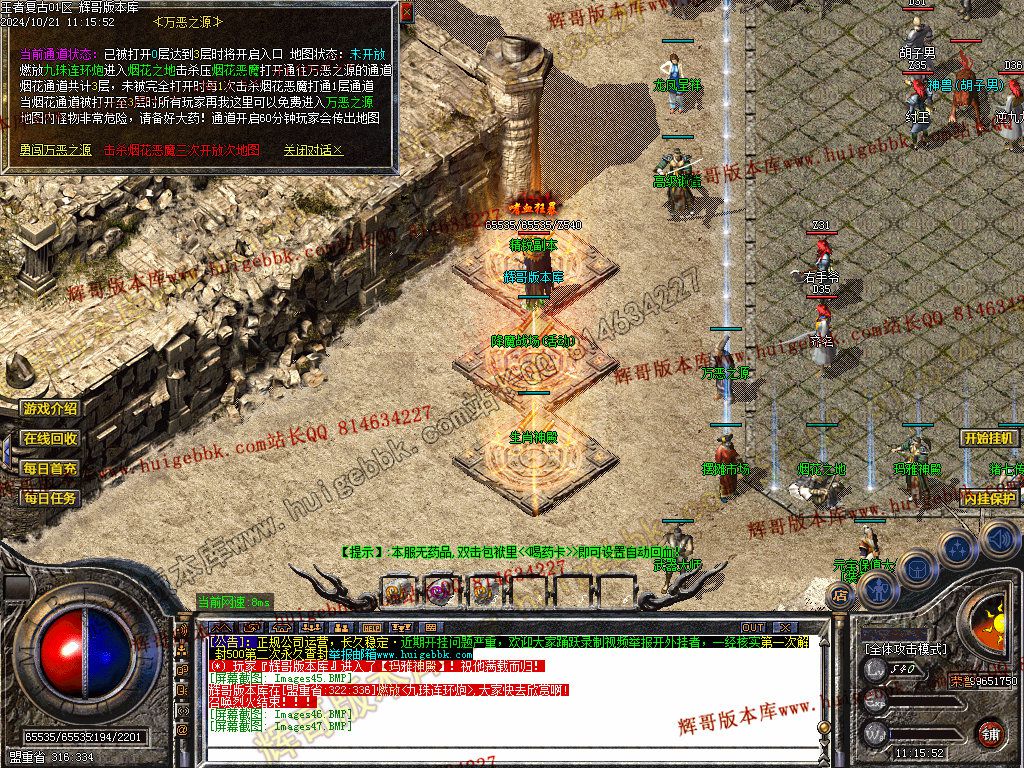Open the 游戏介绍 game guide

(50, 408)
